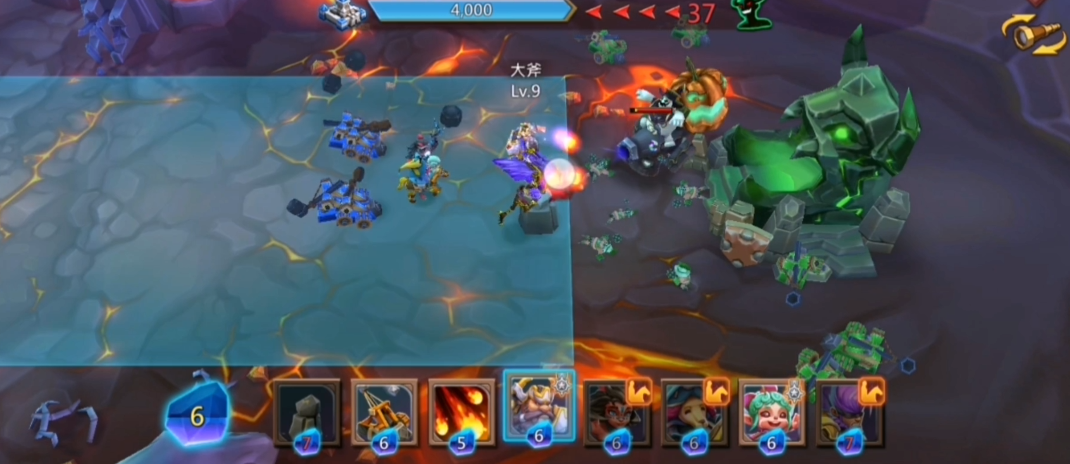Pick the dark-haired hero card with red mask
The height and width of the screenshot is (464, 1070).
(616, 412)
